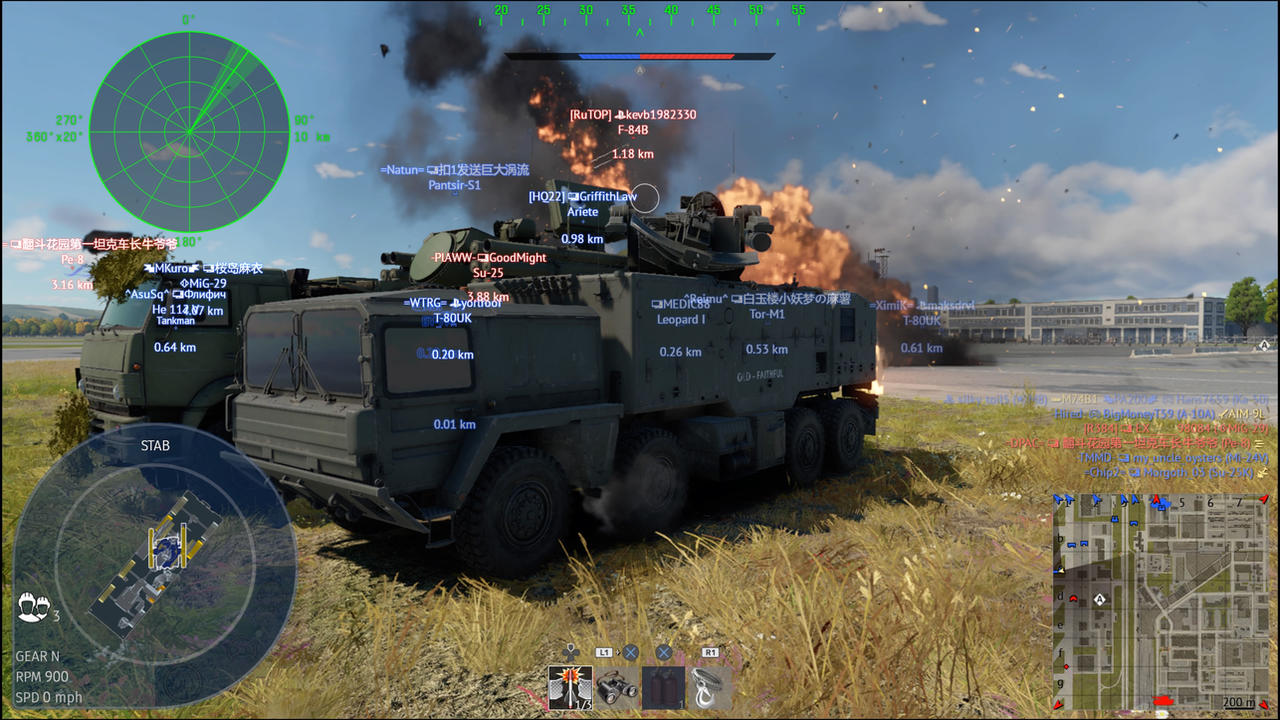This screenshot has width=1280, height=720.
Task: Select the vehicle recovery hook icon
Action: point(710,687)
